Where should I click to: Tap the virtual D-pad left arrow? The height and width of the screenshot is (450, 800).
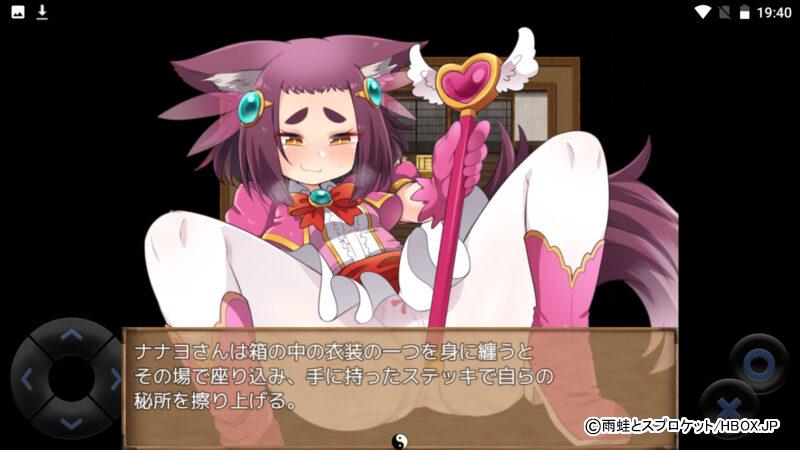pos(27,379)
